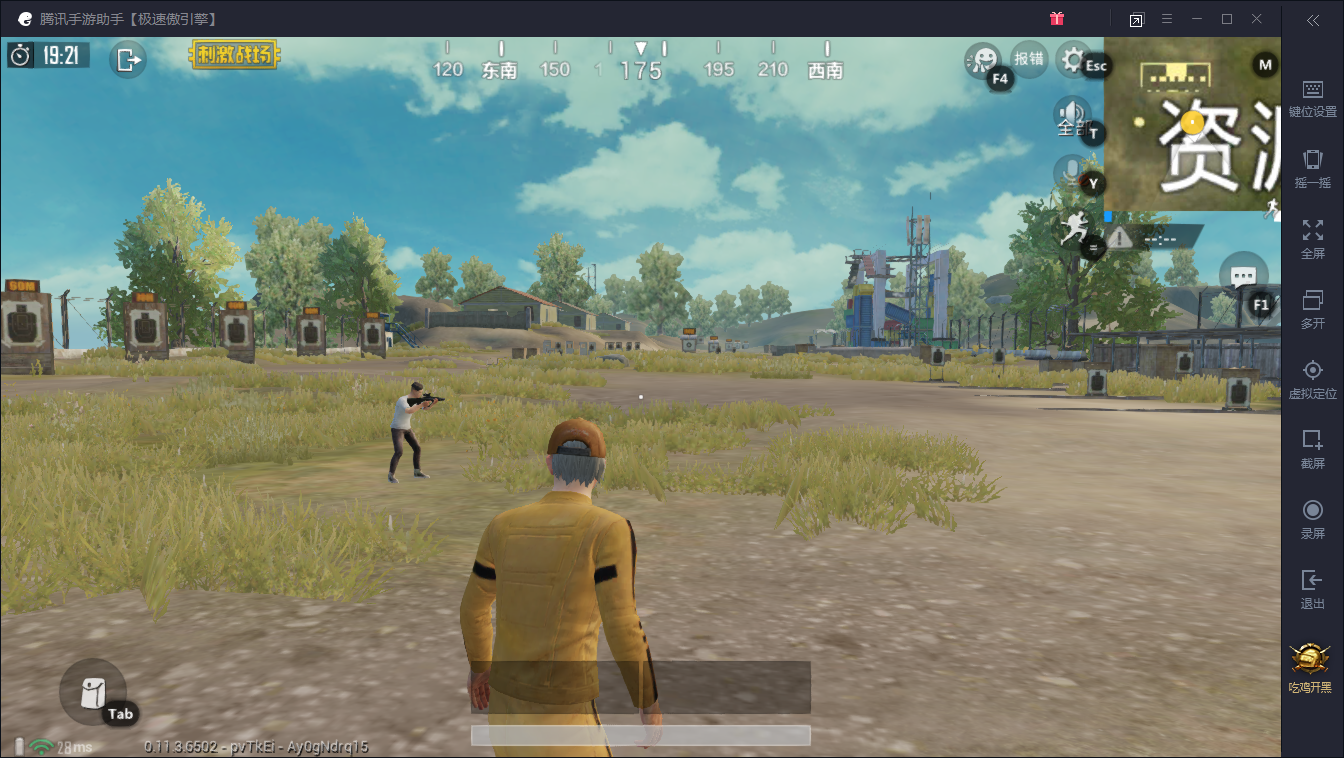Image resolution: width=1344 pixels, height=758 pixels.
Task: Open 虚拟定位 virtual location
Action: point(1313,379)
